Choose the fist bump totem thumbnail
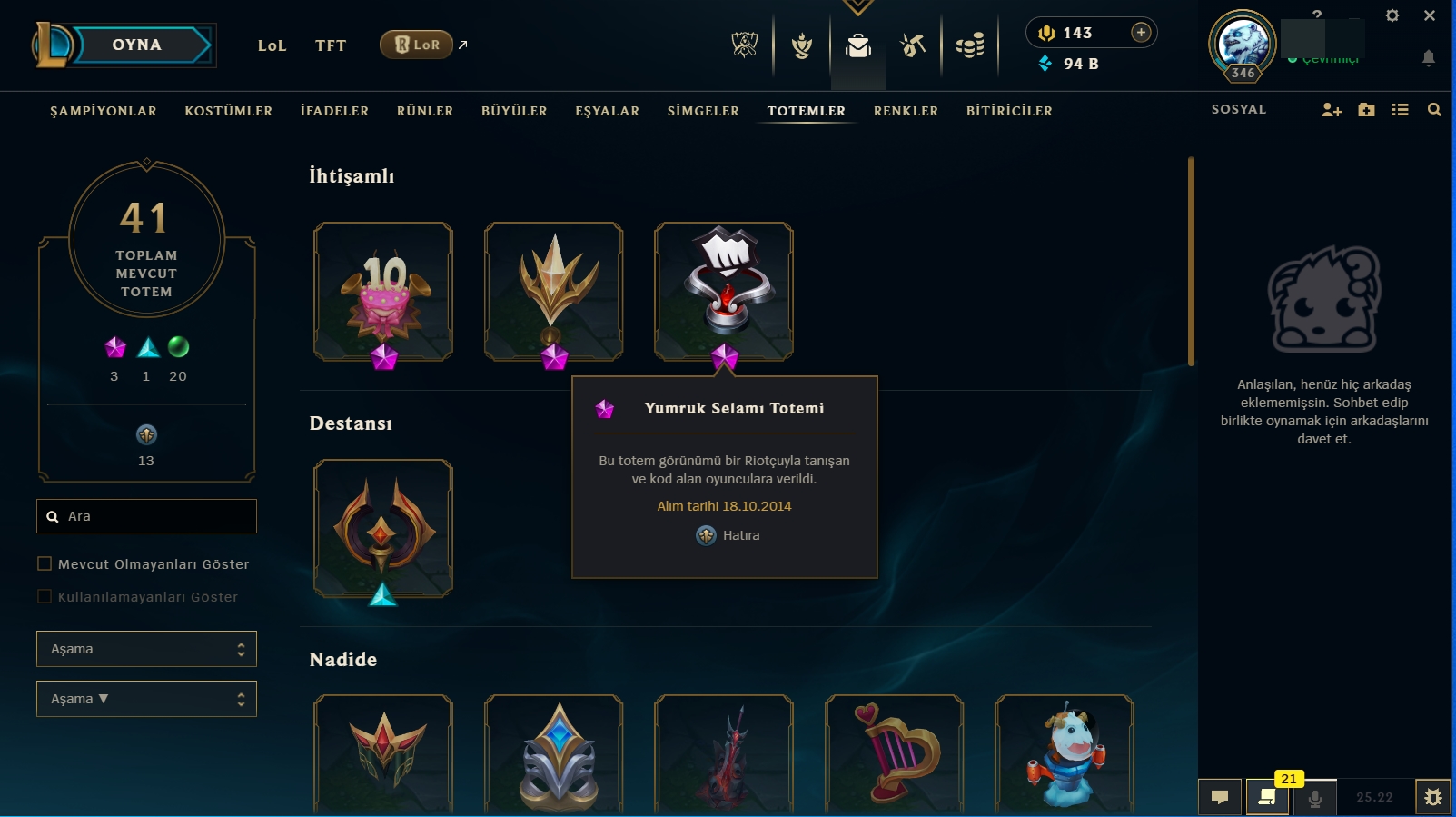This screenshot has width=1456, height=817. (x=724, y=289)
